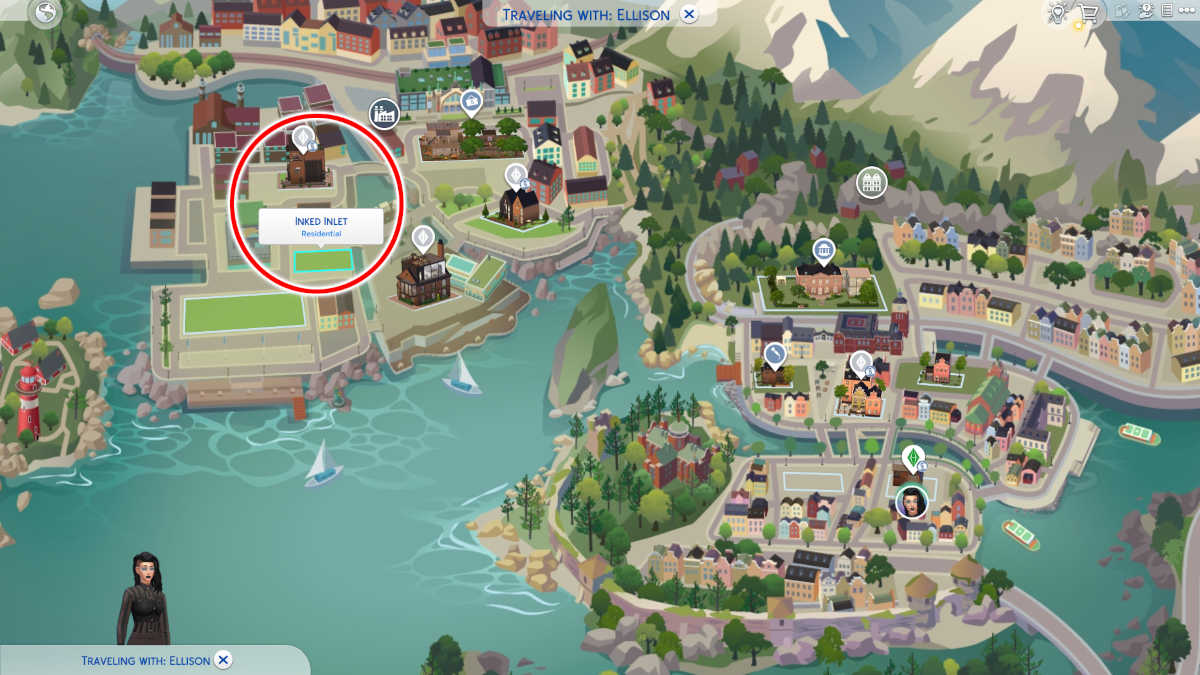
Task: Dismiss the bottom Traveling with Ellison banner
Action: coord(224,660)
